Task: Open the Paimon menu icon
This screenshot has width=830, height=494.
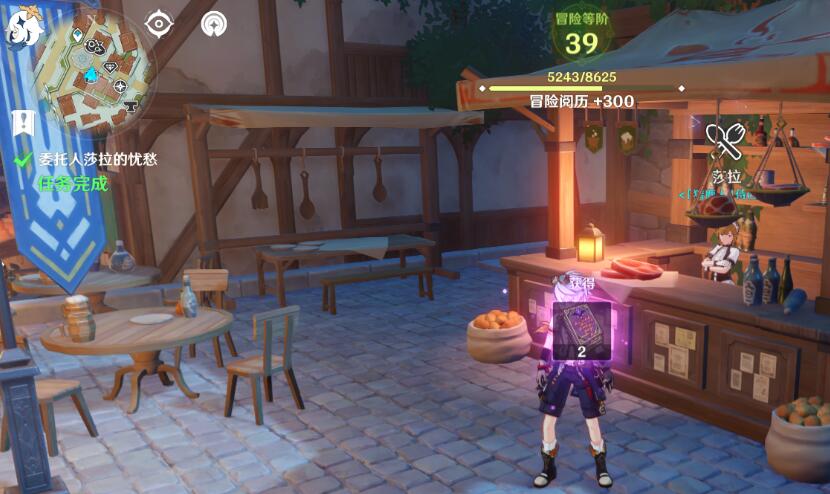Action: (22, 29)
